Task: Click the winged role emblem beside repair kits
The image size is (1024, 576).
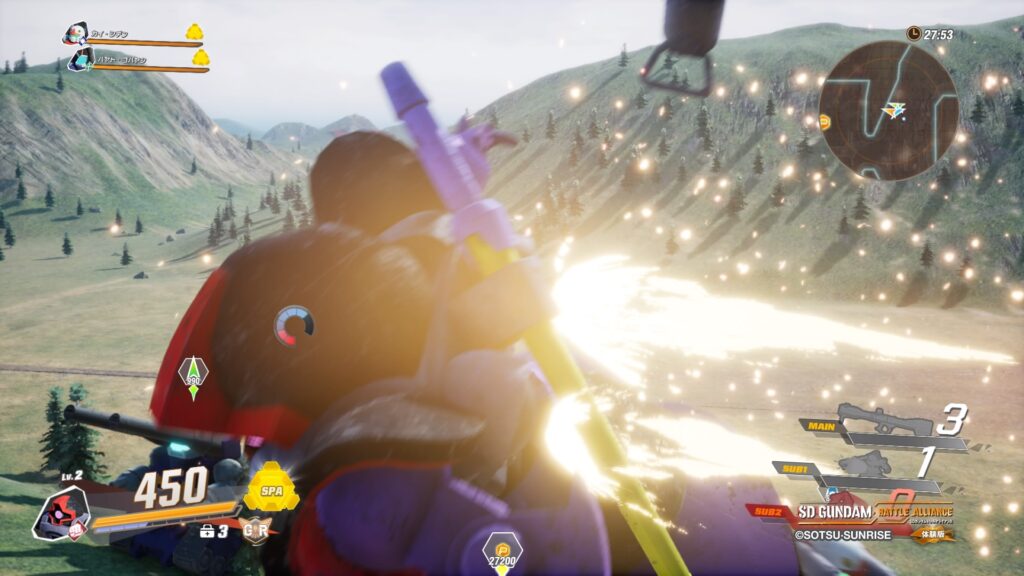Action: [x=256, y=530]
